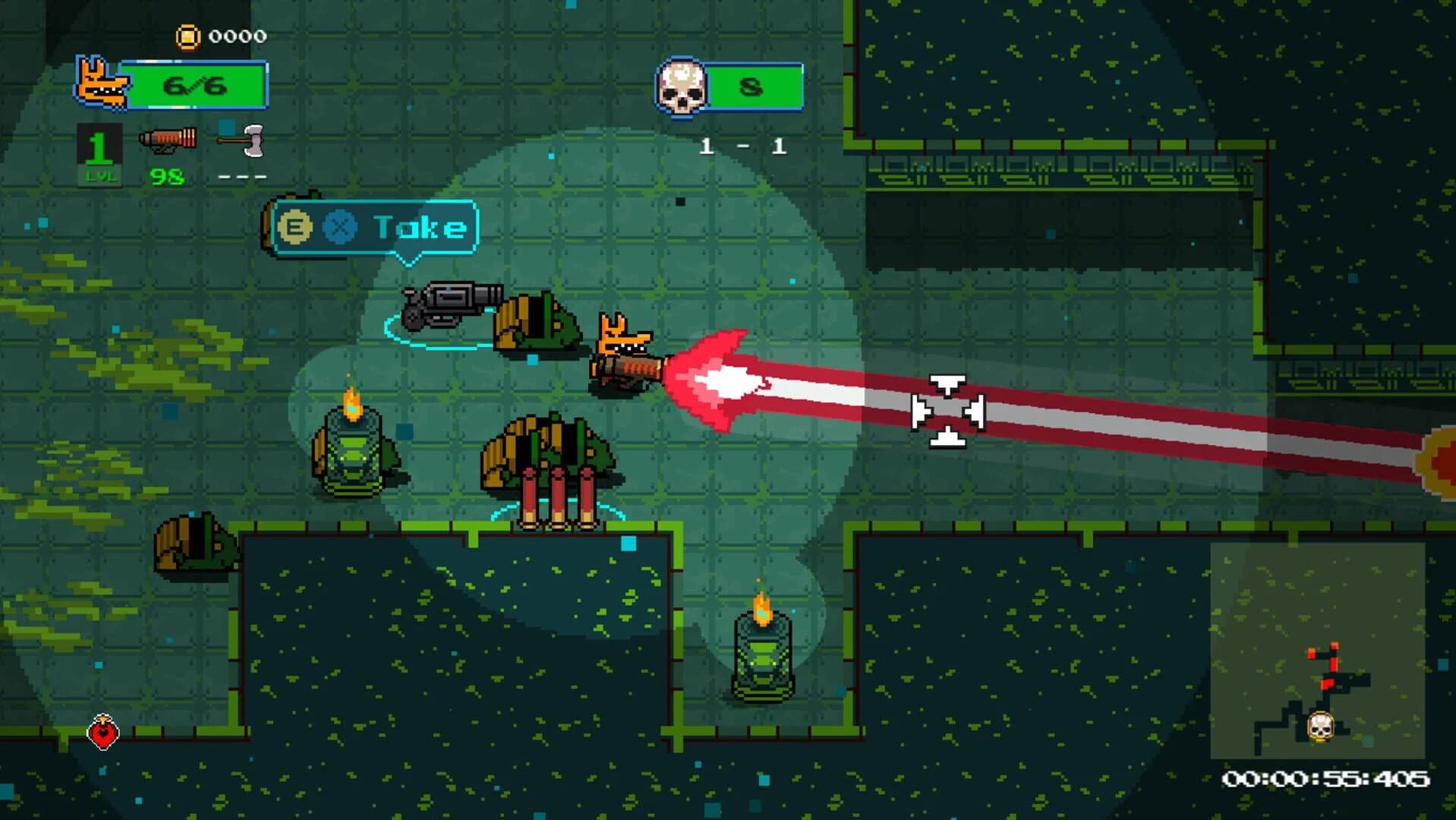Click the skull icon on the boss bar
This screenshot has height=820, width=1456.
click(x=682, y=85)
